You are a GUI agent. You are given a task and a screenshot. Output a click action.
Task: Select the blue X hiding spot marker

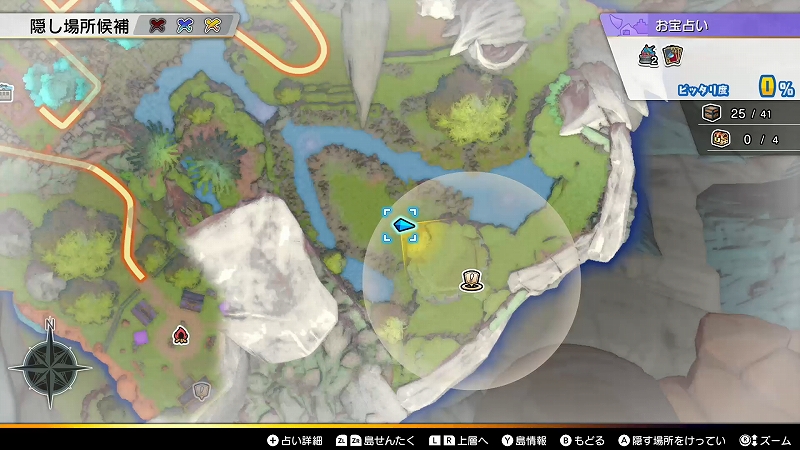[x=184, y=24]
